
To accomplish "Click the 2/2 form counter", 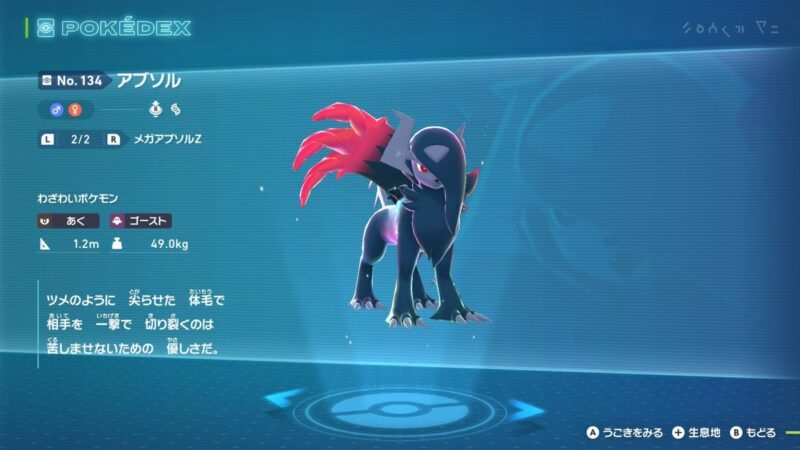I will point(81,140).
